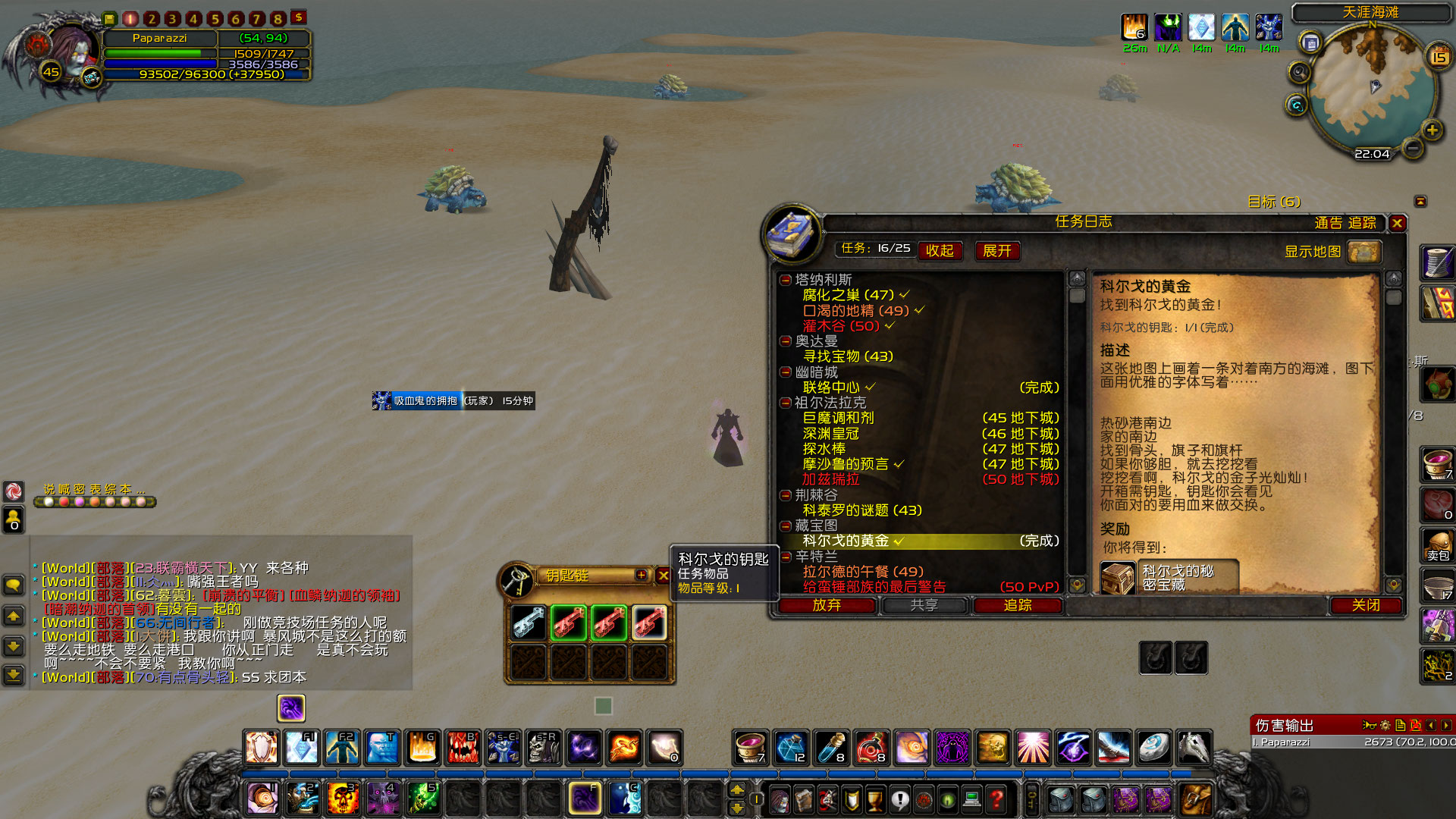Collapse the 藏宝图 quest group

[x=784, y=526]
